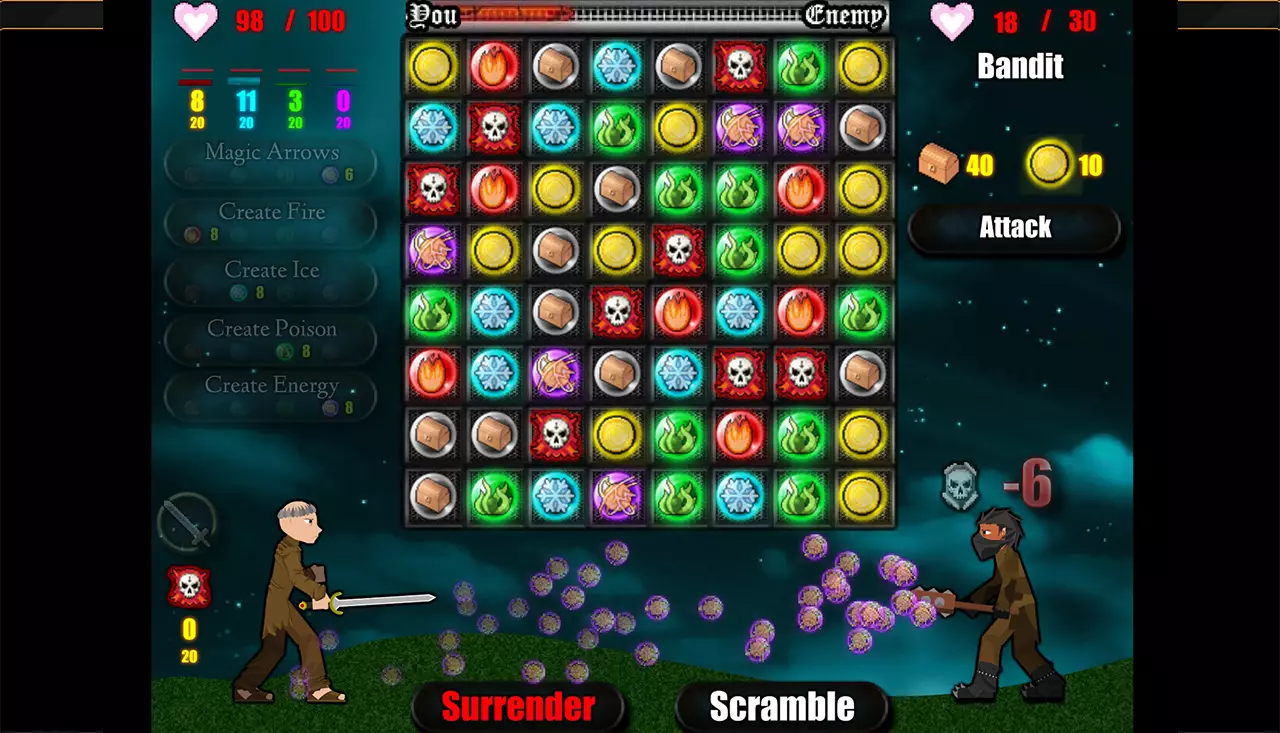Select a yellow coin gem on the board

click(433, 67)
